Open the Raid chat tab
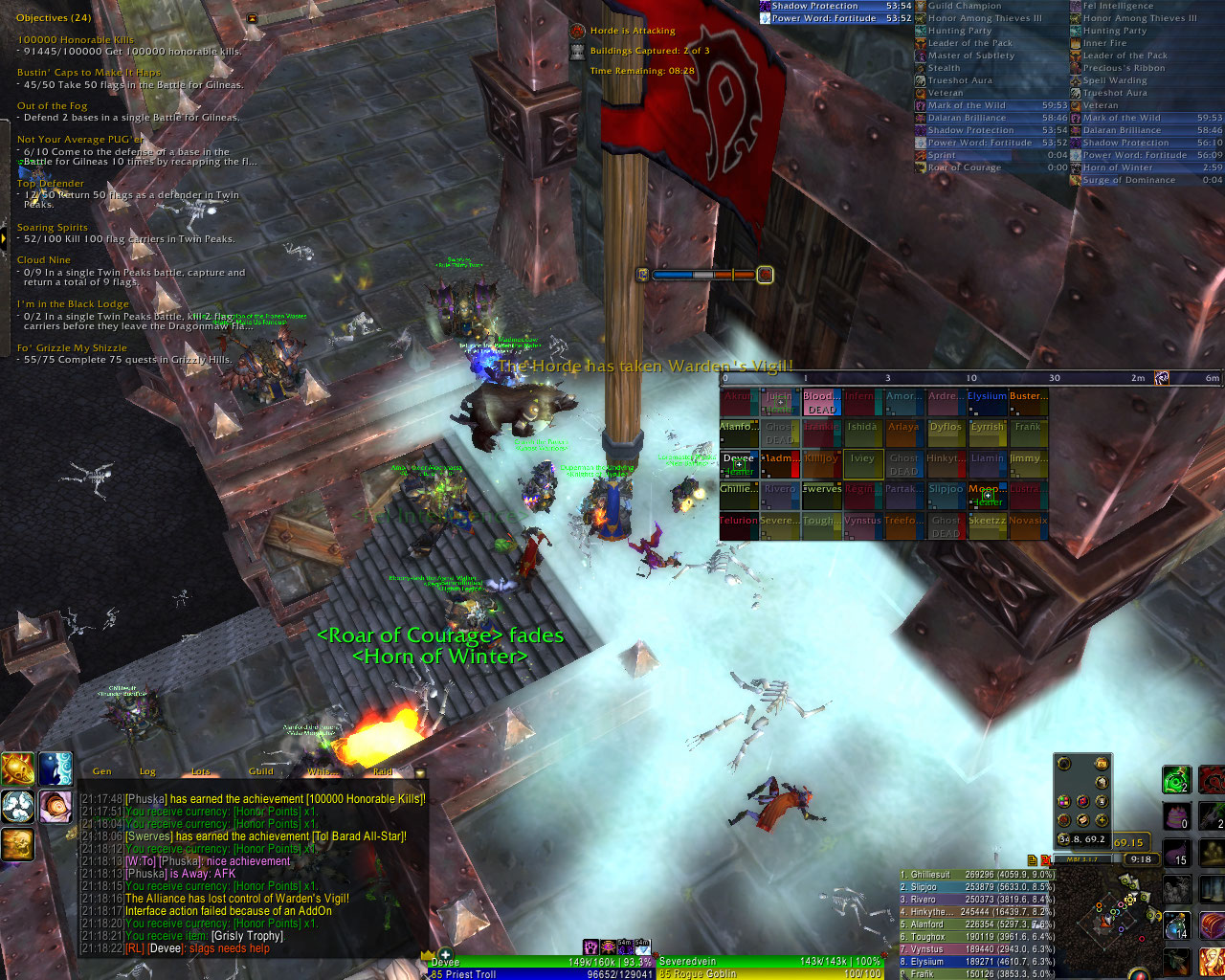The image size is (1225, 980). (383, 771)
